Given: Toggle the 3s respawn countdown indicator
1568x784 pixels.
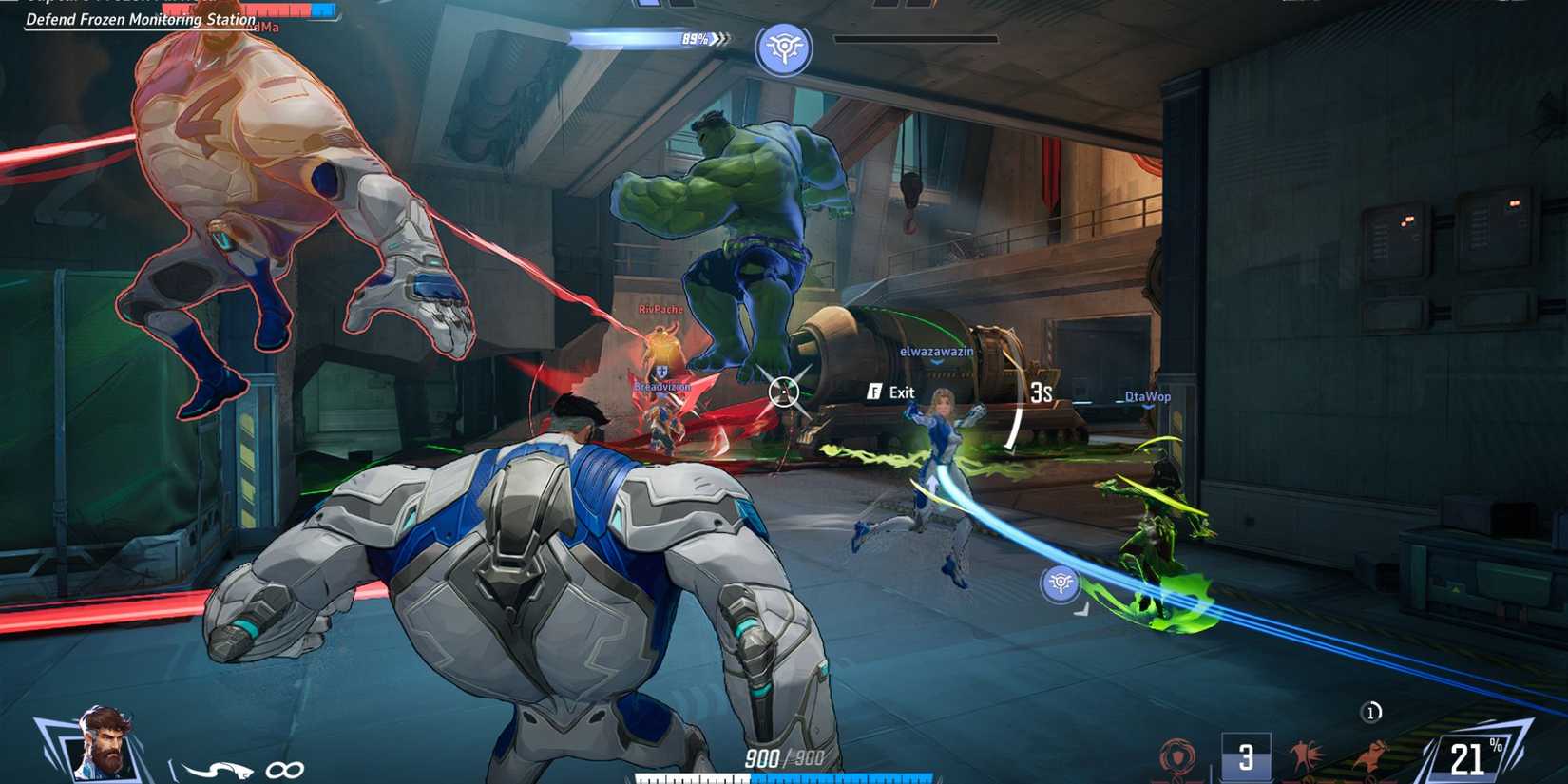Looking at the screenshot, I should click(1040, 392).
